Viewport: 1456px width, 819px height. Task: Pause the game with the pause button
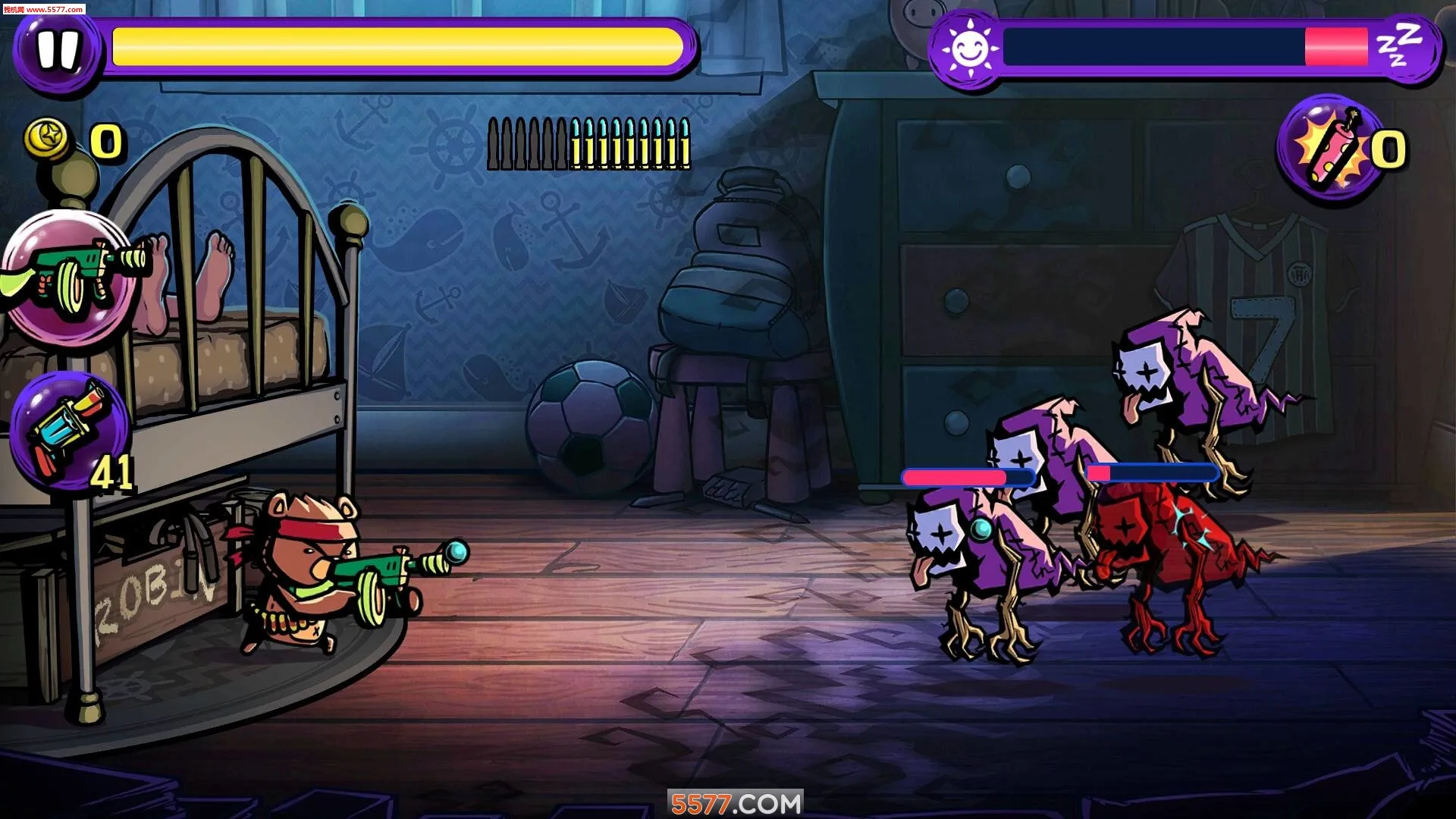point(58,50)
